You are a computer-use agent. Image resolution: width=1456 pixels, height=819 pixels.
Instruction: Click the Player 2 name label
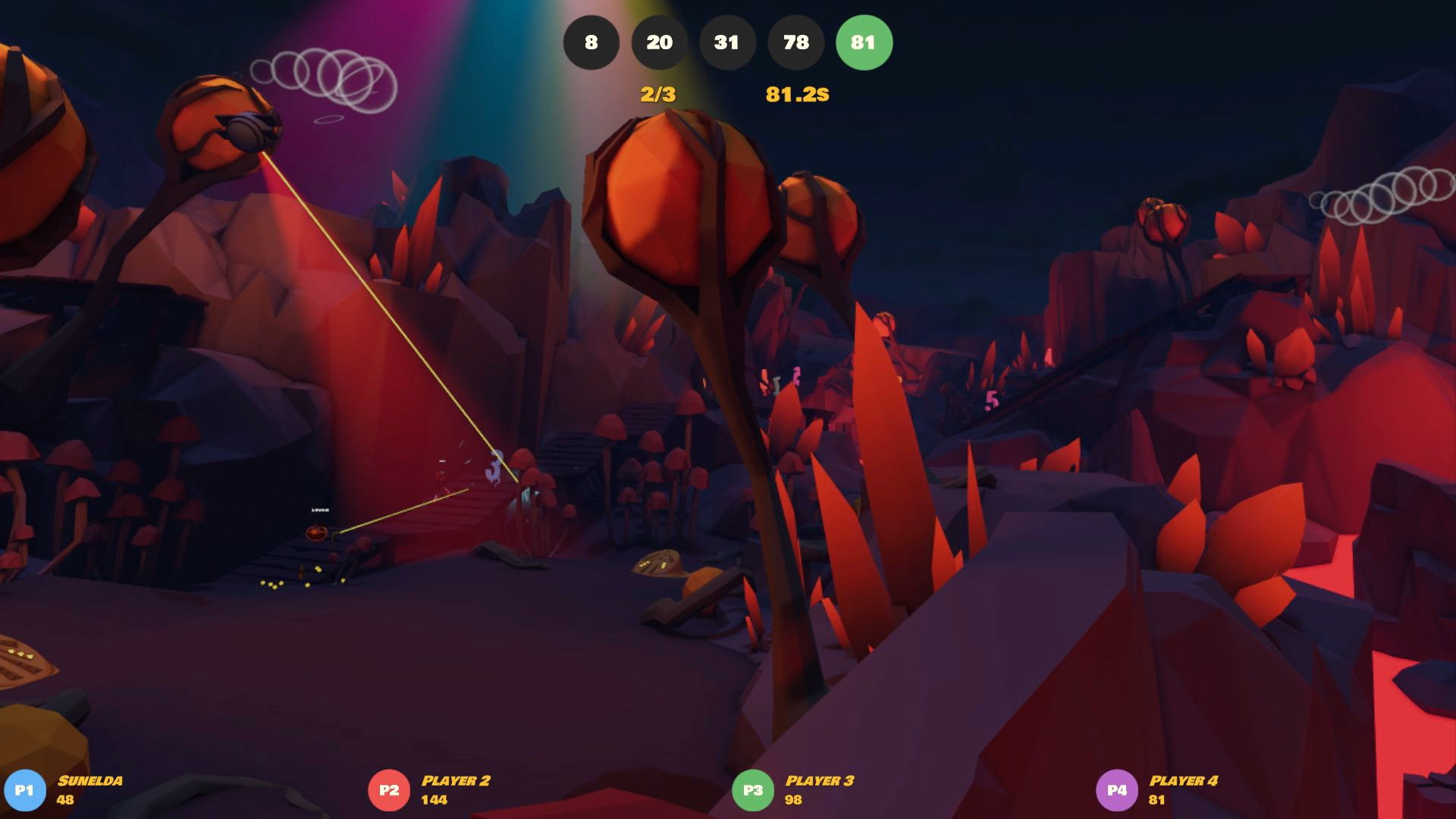456,780
